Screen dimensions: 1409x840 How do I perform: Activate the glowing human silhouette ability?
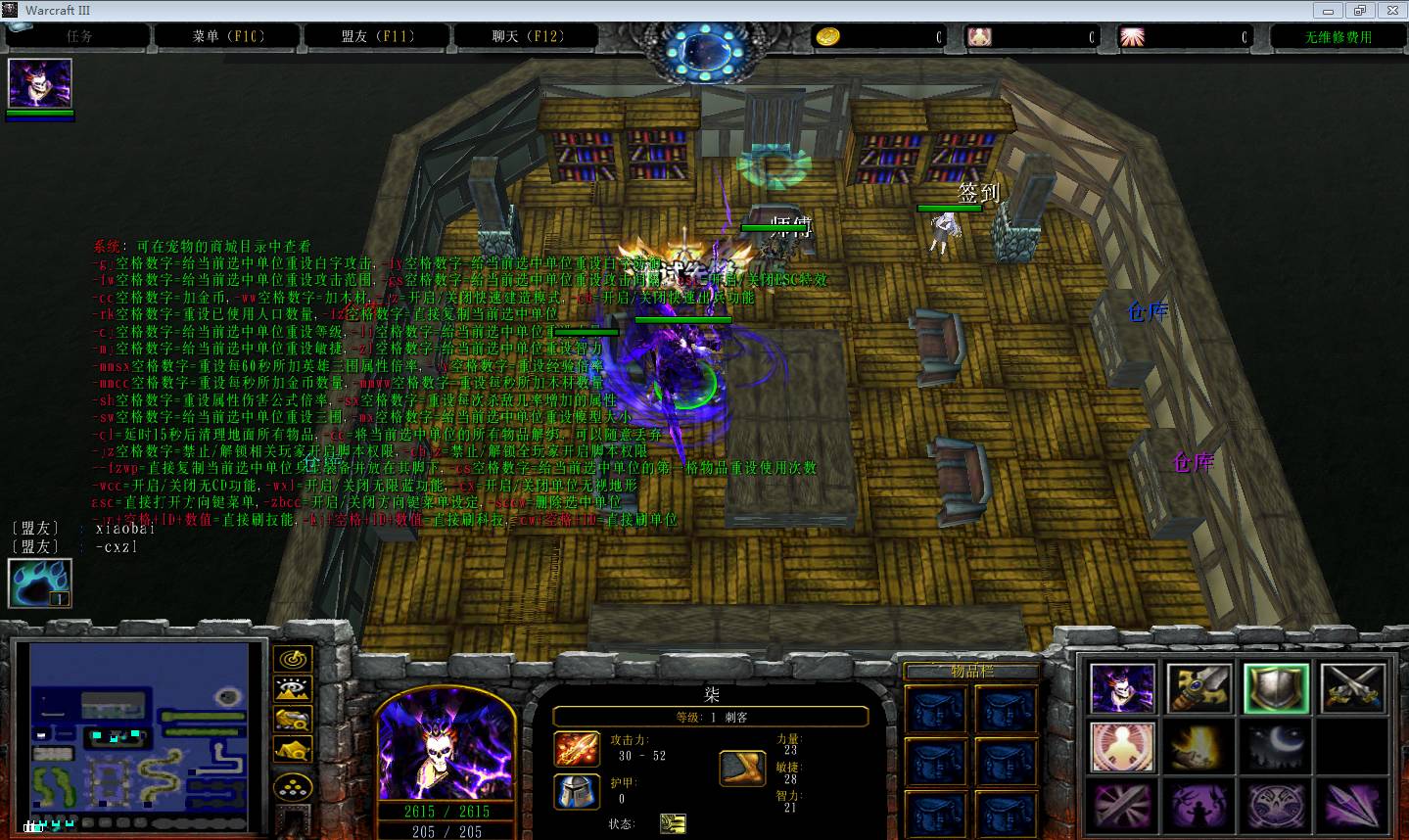[1123, 747]
